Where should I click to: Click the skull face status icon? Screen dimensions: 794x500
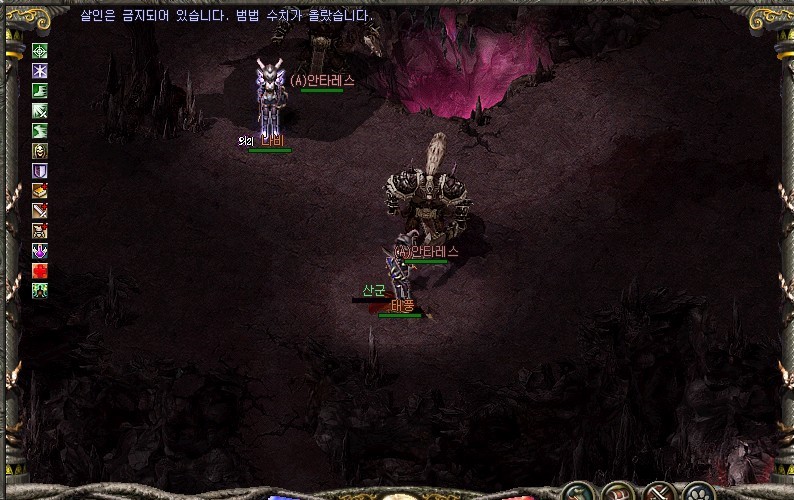tap(40, 151)
